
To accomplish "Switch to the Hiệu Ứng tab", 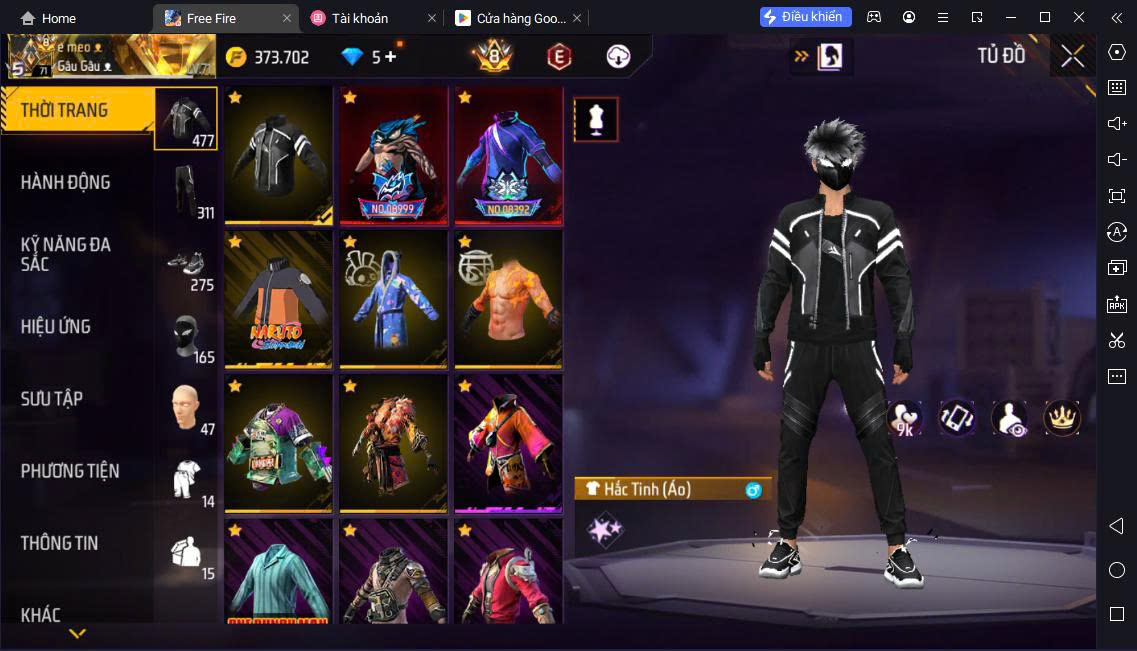I will [56, 326].
